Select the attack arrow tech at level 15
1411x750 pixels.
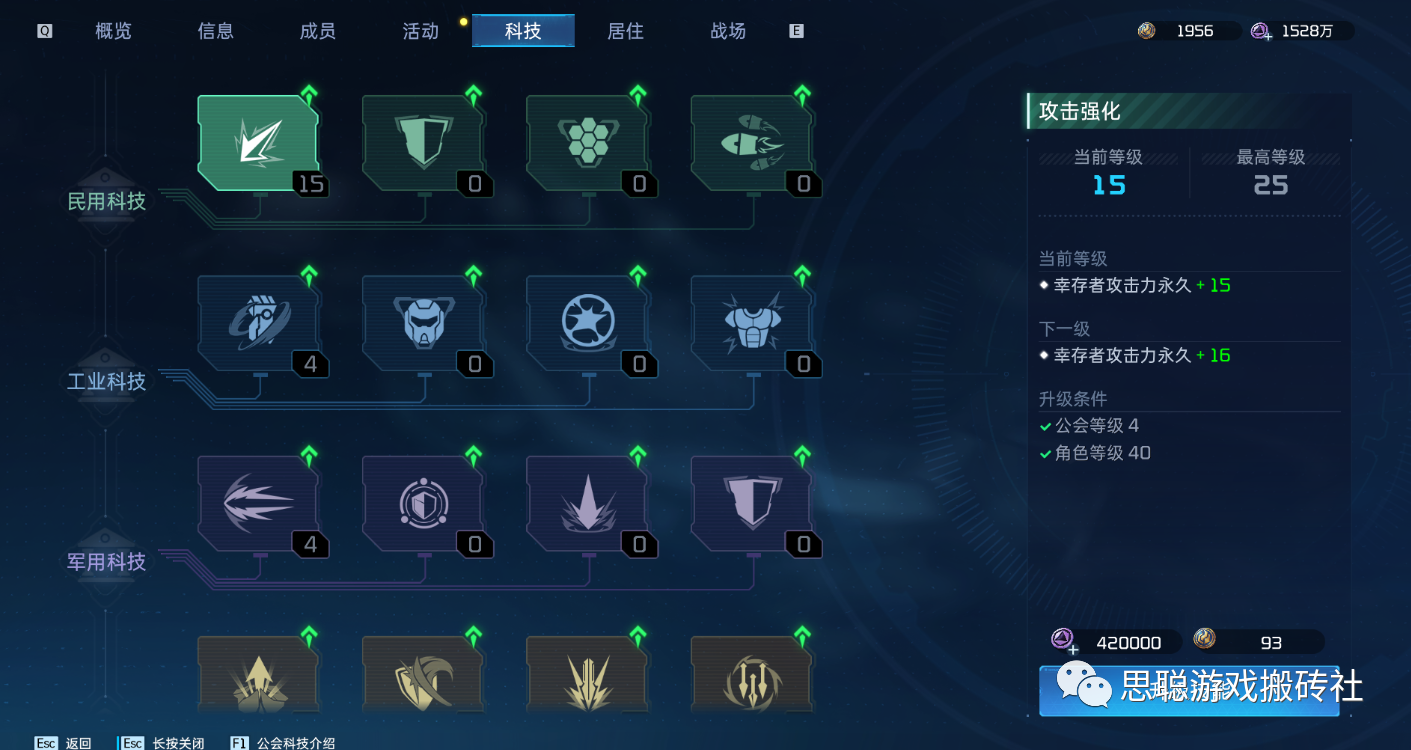tap(258, 142)
